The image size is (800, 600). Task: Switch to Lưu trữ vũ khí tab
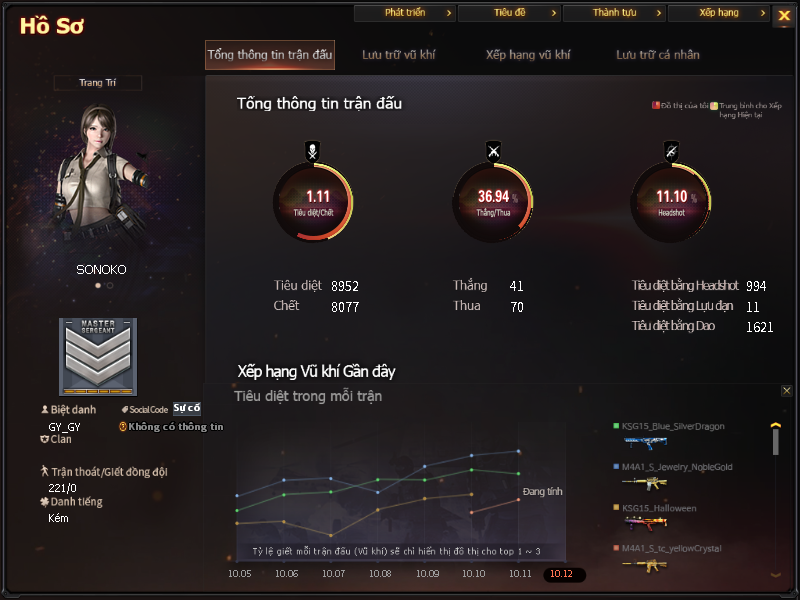click(399, 55)
